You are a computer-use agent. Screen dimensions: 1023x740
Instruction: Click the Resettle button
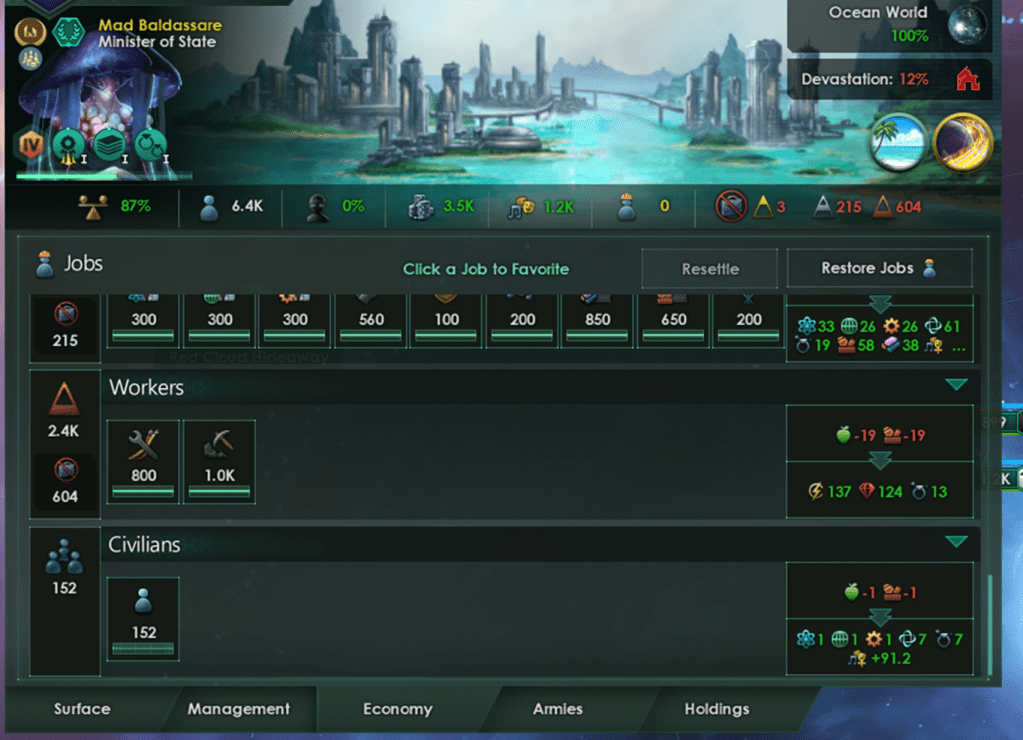(x=710, y=269)
